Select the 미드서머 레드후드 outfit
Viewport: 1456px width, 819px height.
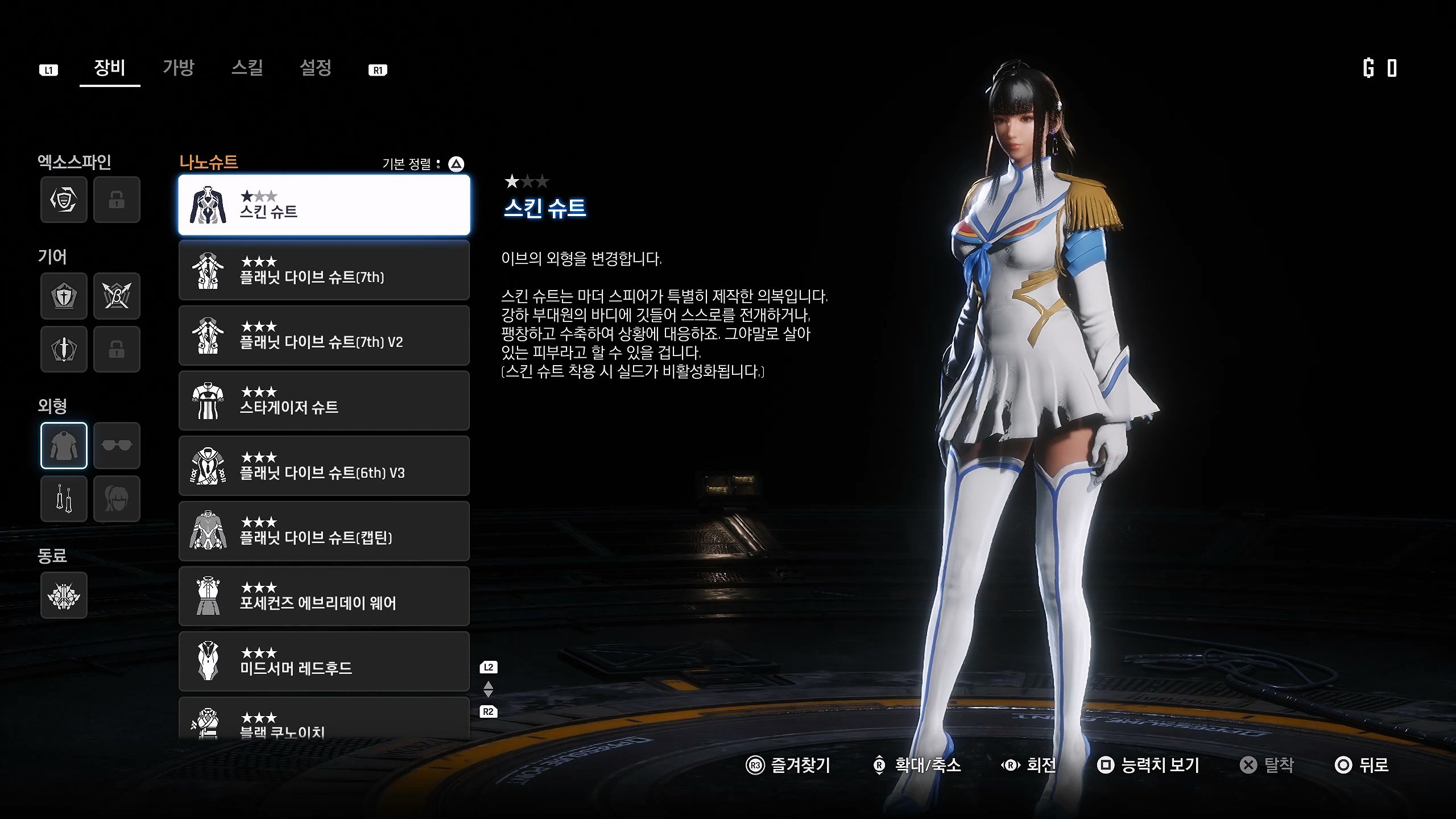coord(324,661)
